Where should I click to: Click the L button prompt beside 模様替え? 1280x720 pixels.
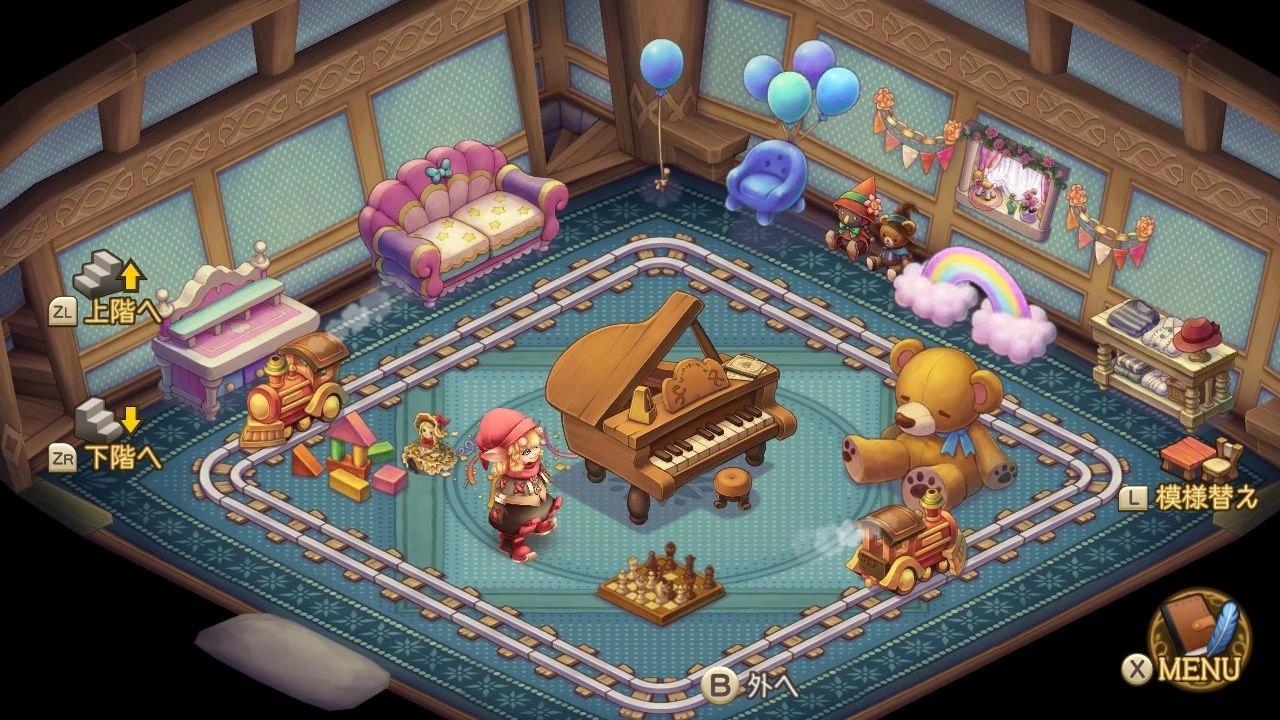pos(1136,496)
